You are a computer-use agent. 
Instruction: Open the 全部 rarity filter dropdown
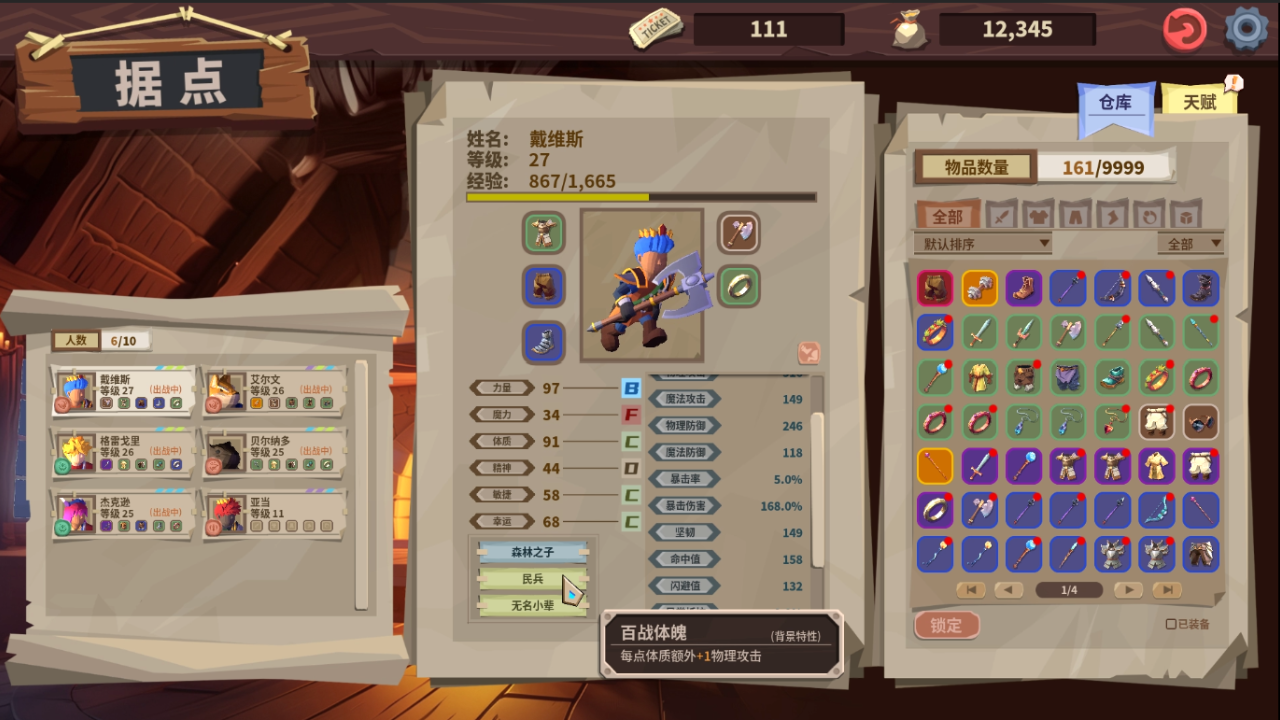click(1190, 243)
